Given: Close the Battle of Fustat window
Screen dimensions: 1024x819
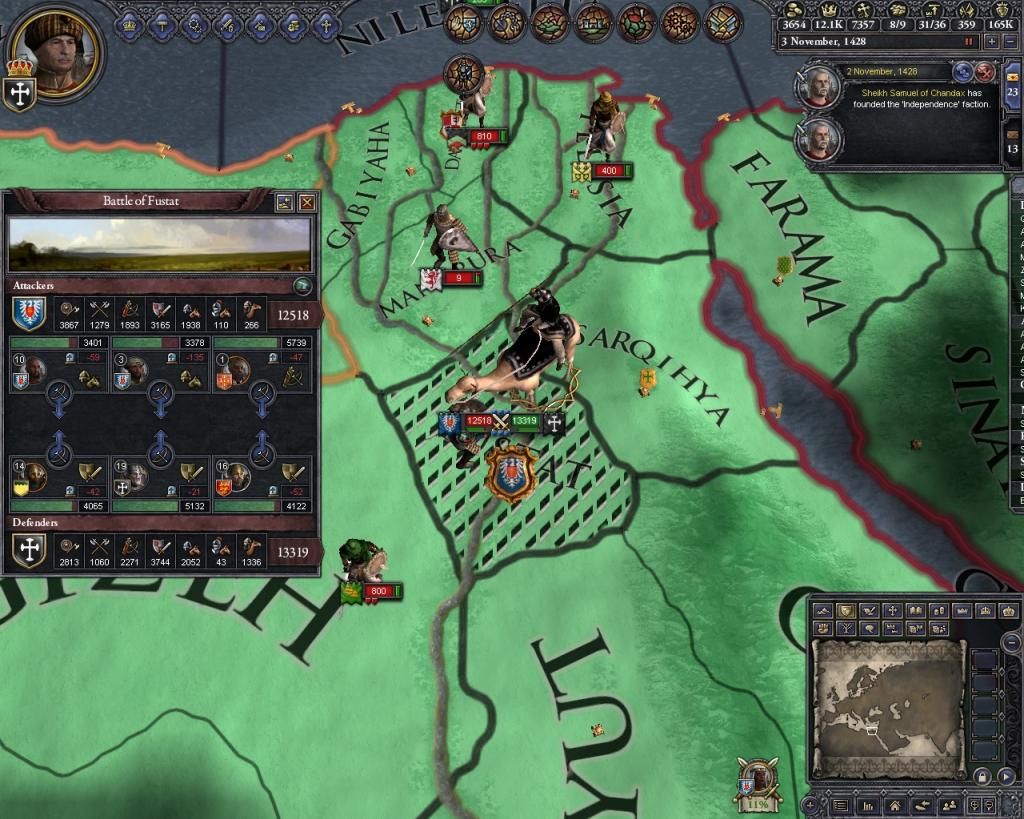Looking at the screenshot, I should tap(307, 202).
